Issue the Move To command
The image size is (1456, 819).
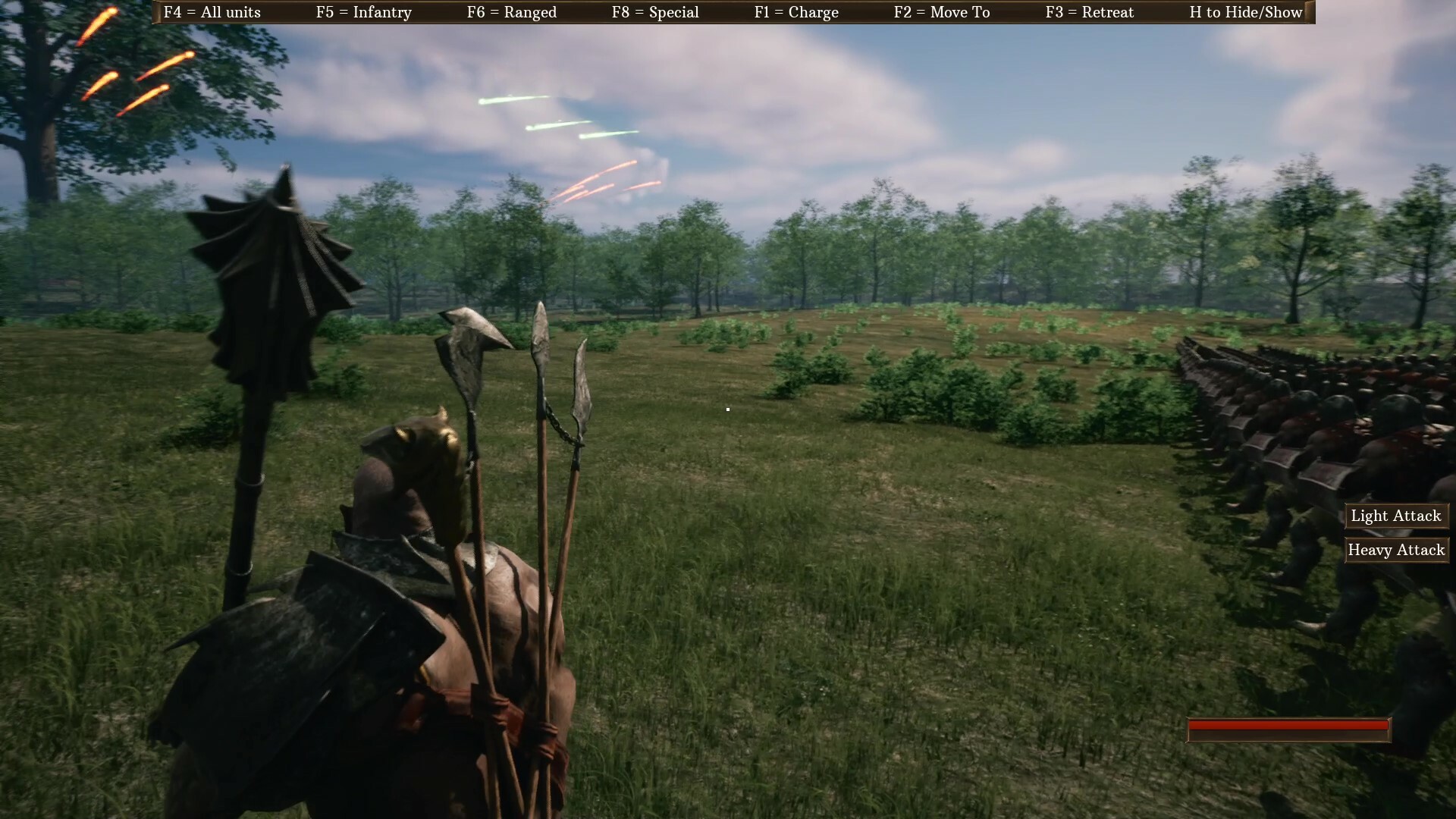click(x=943, y=12)
